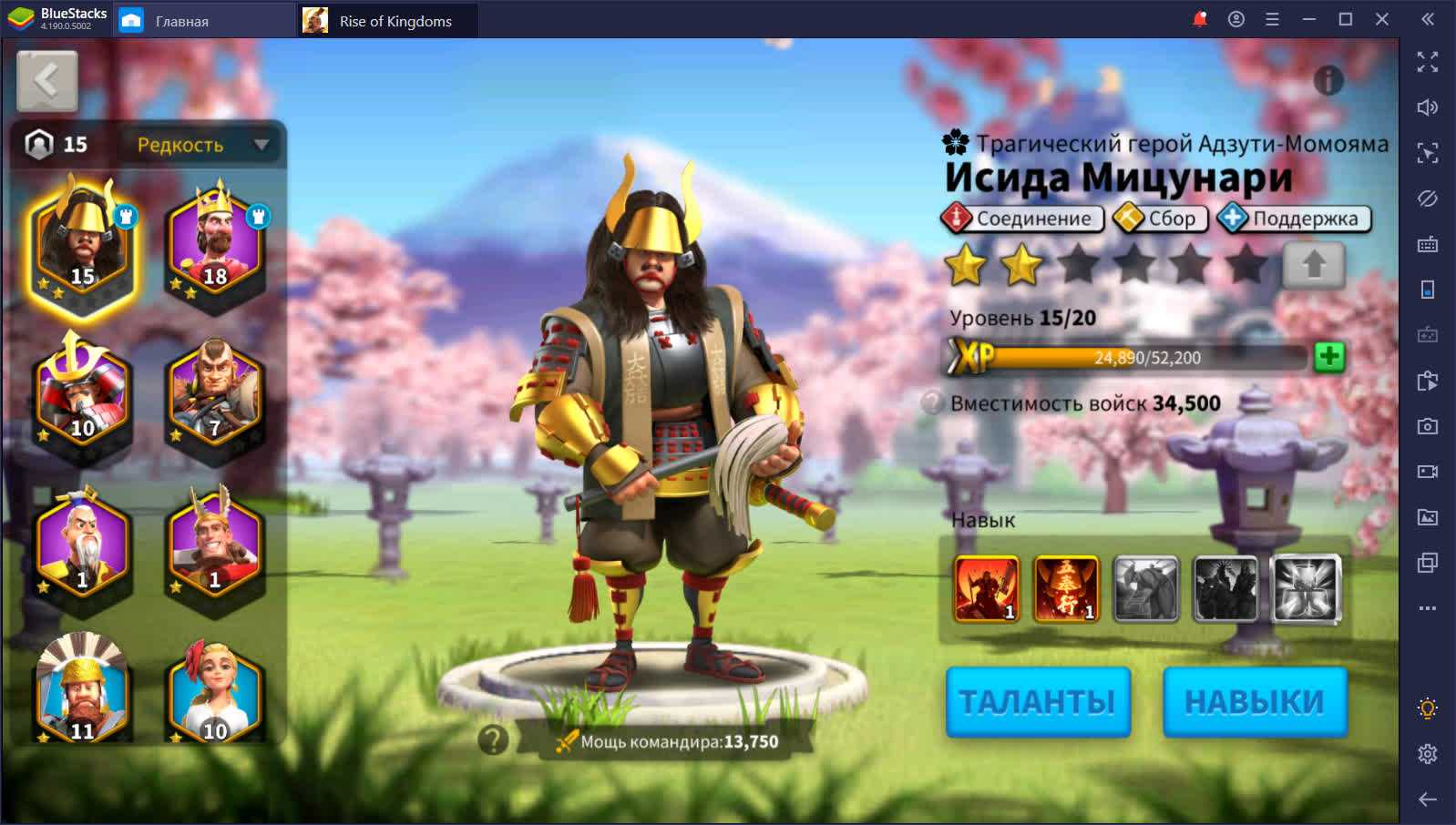The width and height of the screenshot is (1456, 825).
Task: Switch to the BlueStacks Главная tab
Action: tap(181, 21)
